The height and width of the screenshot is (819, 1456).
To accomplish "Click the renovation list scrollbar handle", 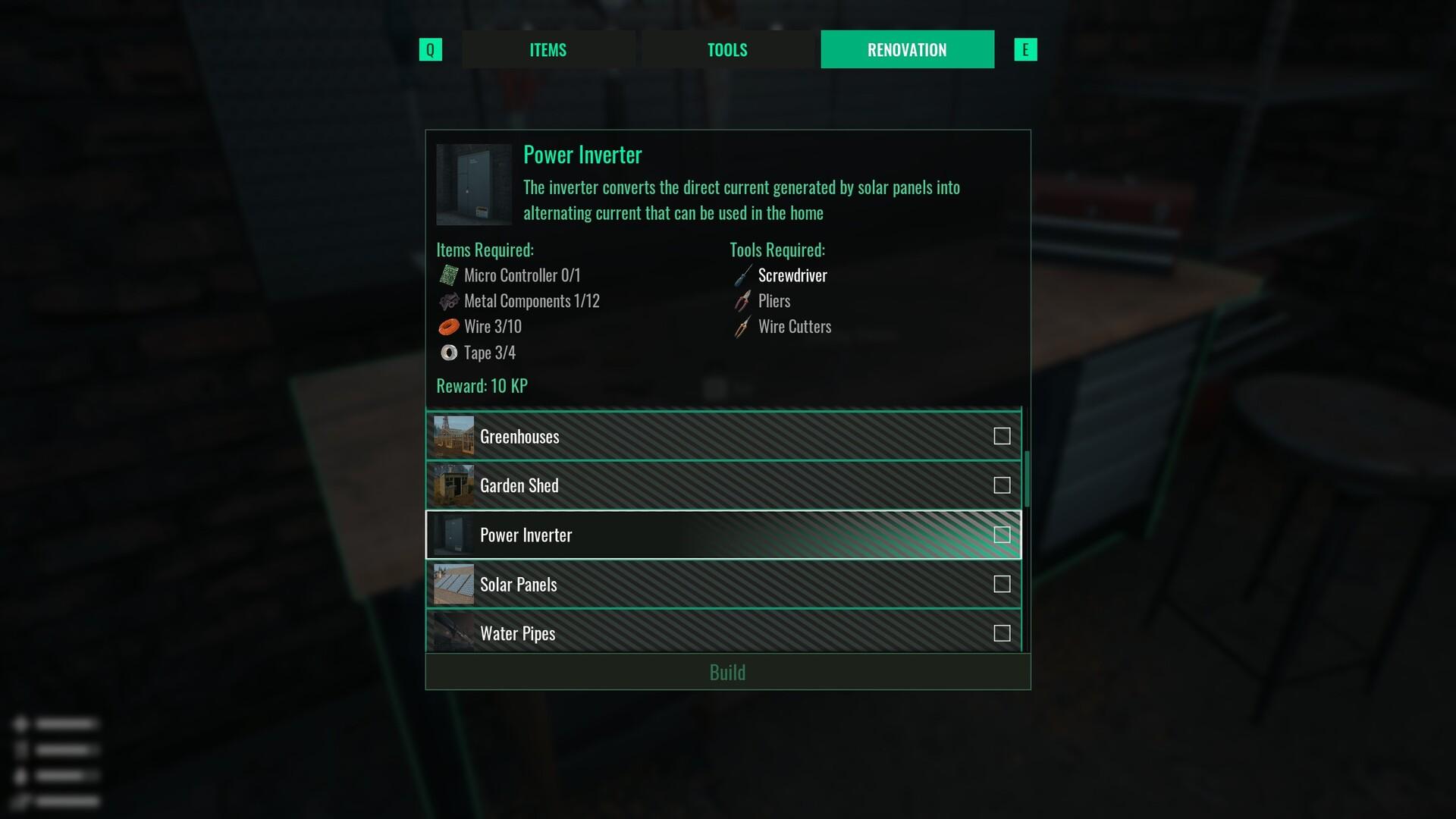I will [1027, 479].
